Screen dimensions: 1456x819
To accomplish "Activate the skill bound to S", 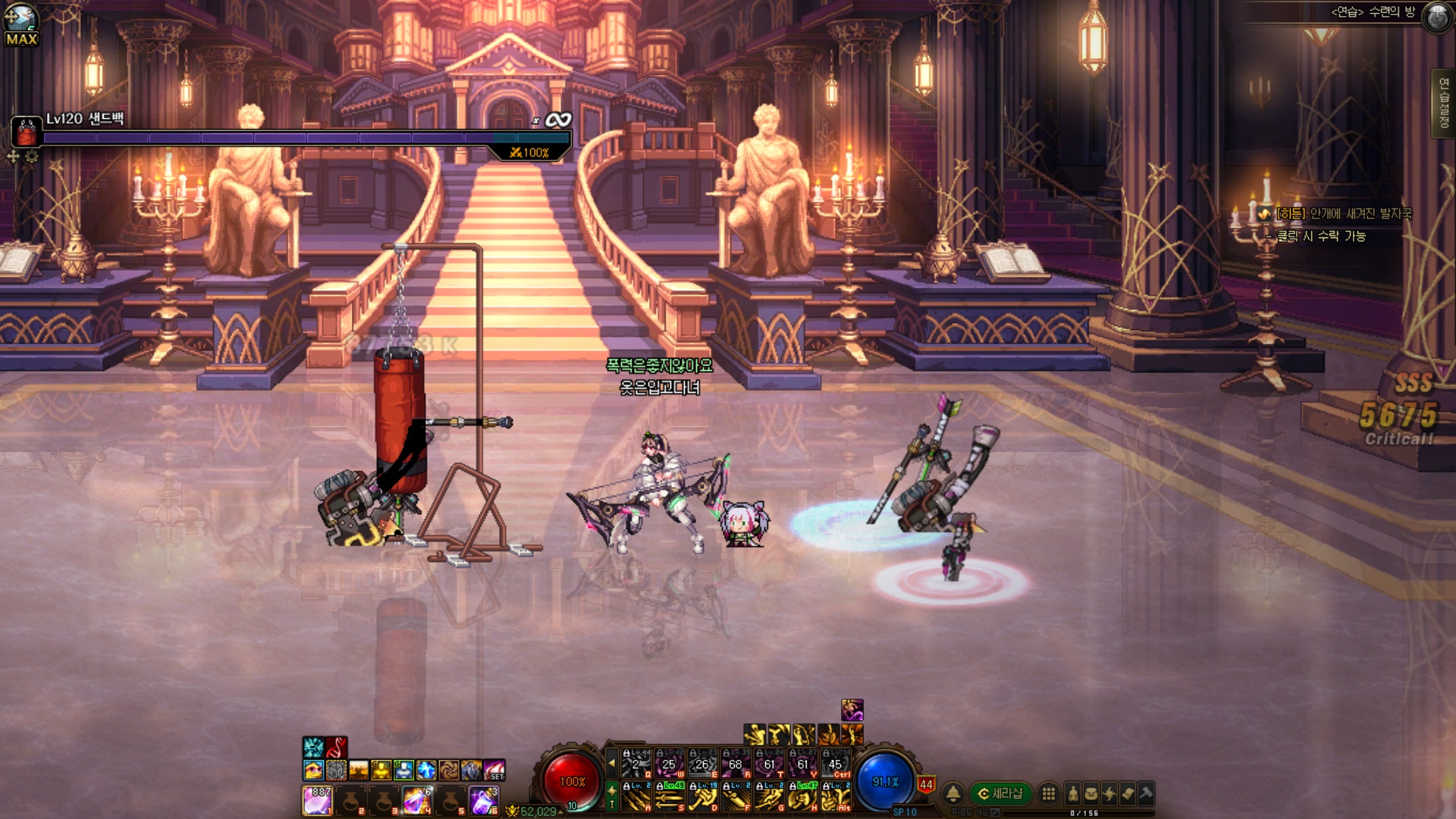I will [670, 796].
